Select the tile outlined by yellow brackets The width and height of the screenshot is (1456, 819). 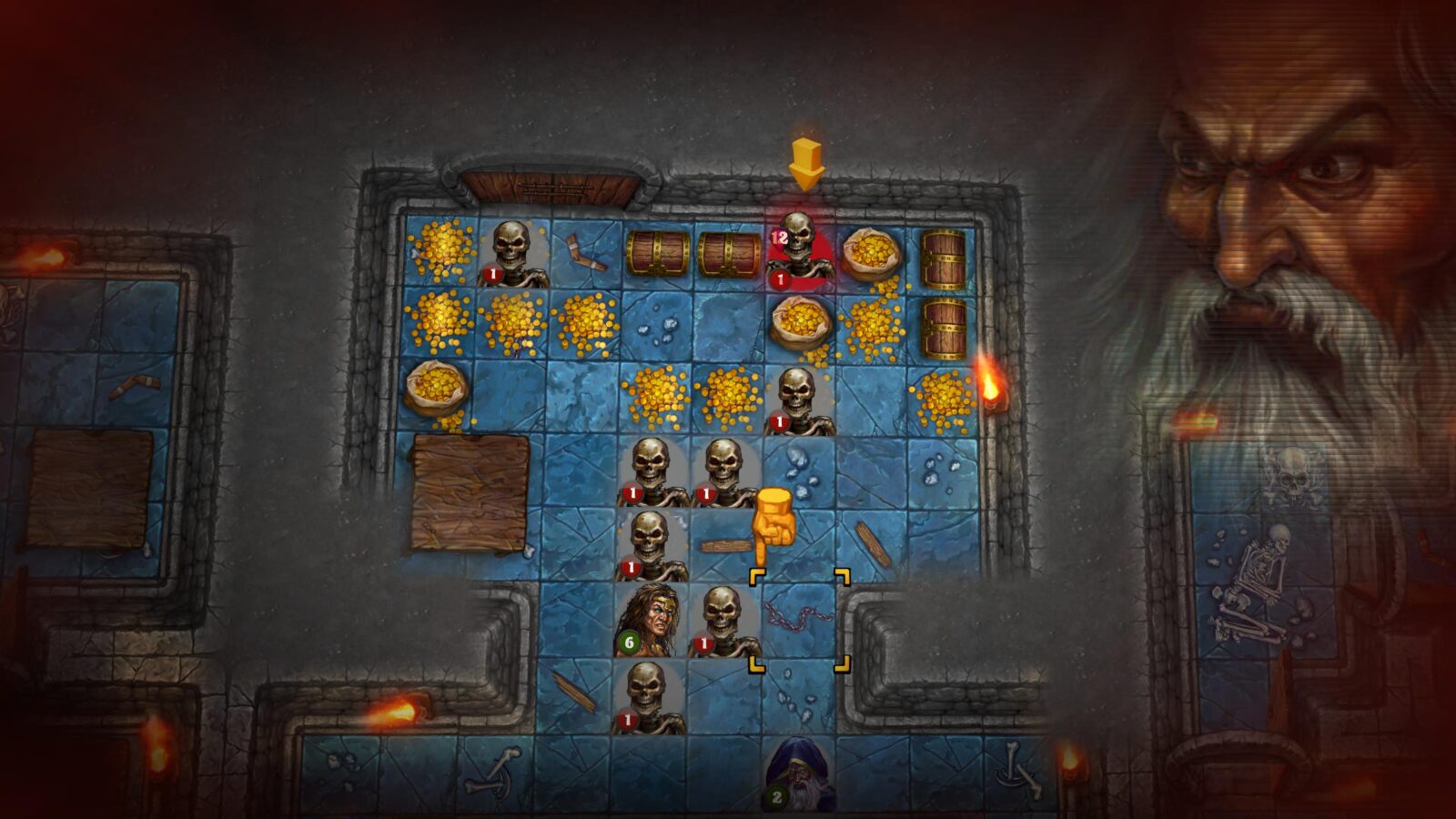[799, 621]
